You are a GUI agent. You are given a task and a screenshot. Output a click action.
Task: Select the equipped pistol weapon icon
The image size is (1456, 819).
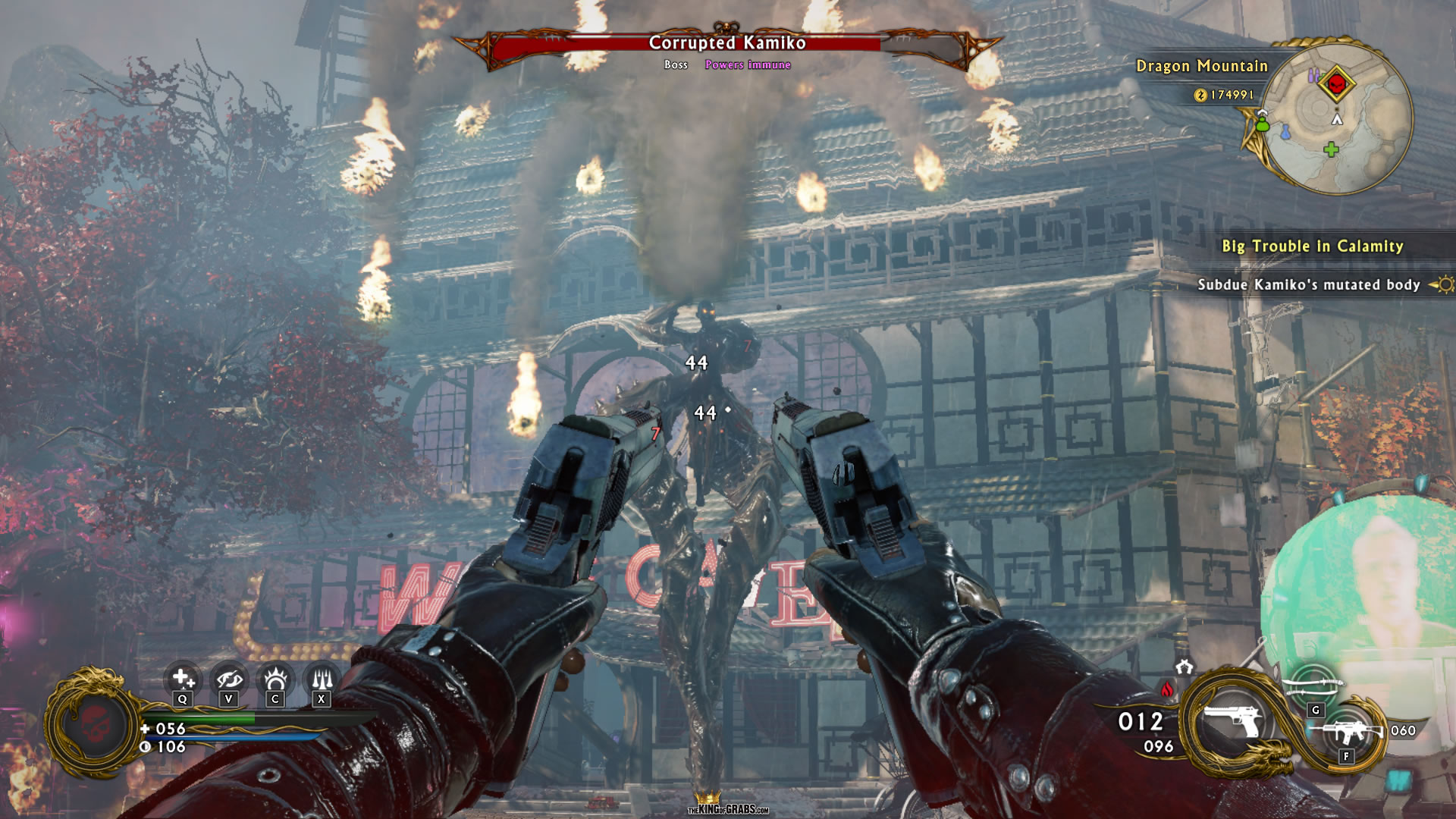1232,719
